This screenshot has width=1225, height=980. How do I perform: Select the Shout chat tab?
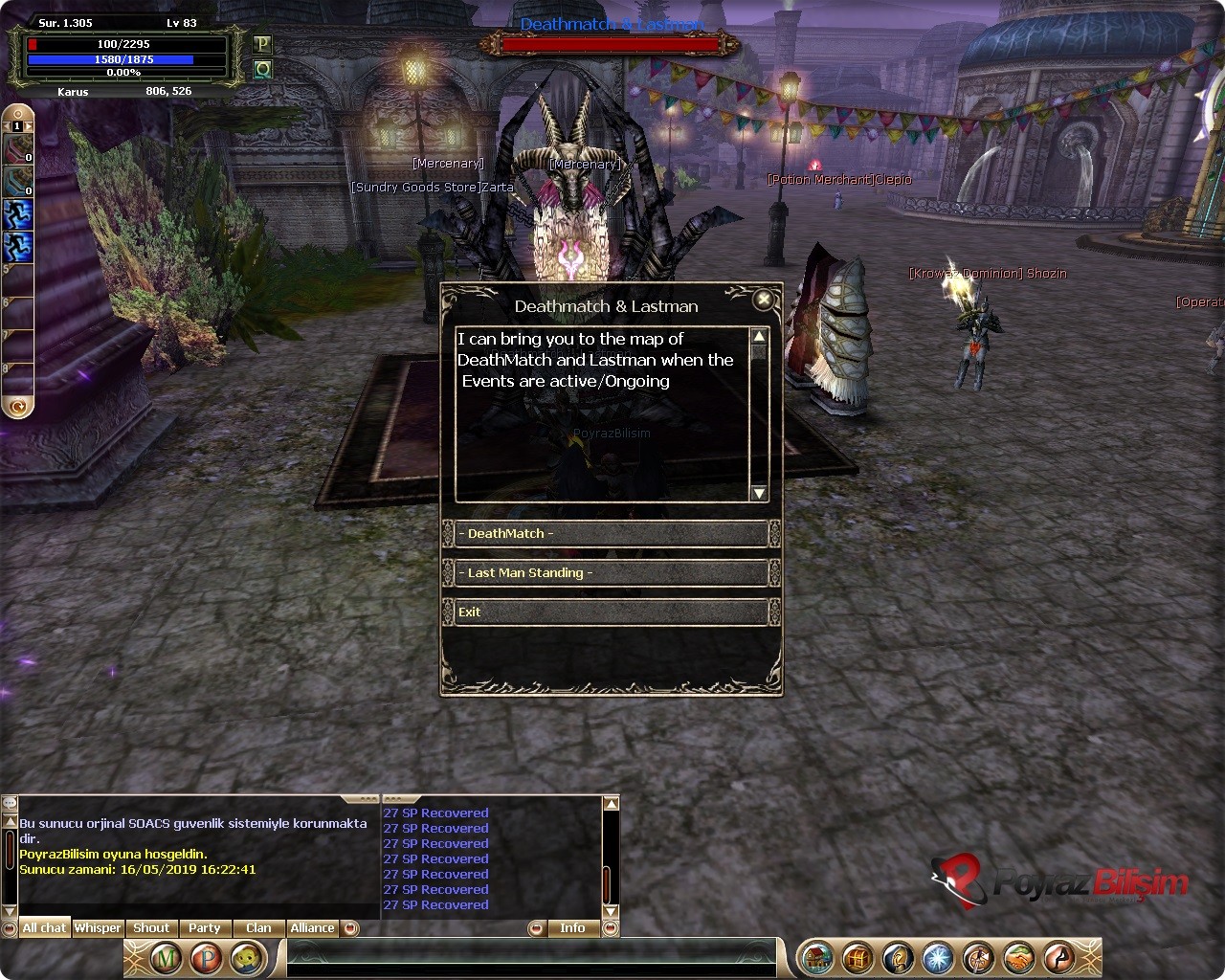pos(151,928)
